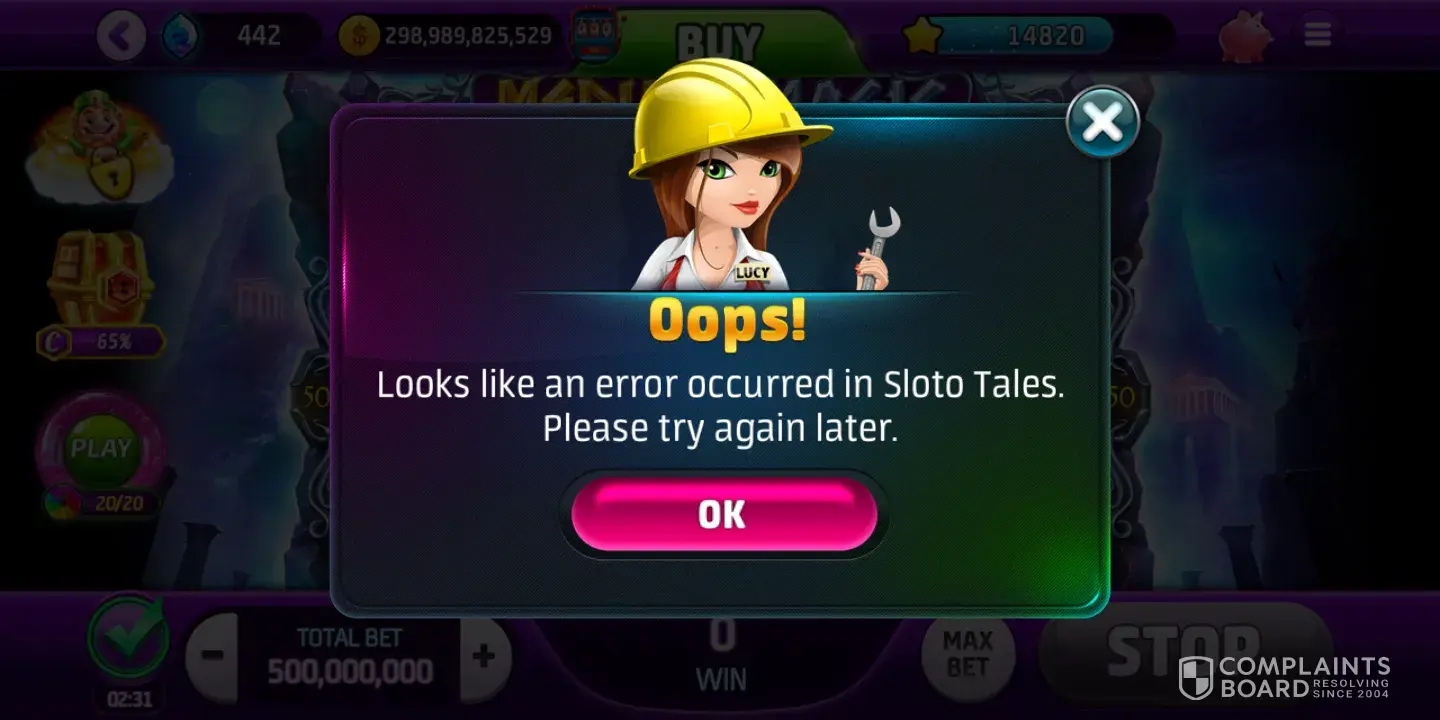Screen dimensions: 1440x720
Task: Click the blue gem currency icon
Action: pyautogui.click(x=181, y=37)
